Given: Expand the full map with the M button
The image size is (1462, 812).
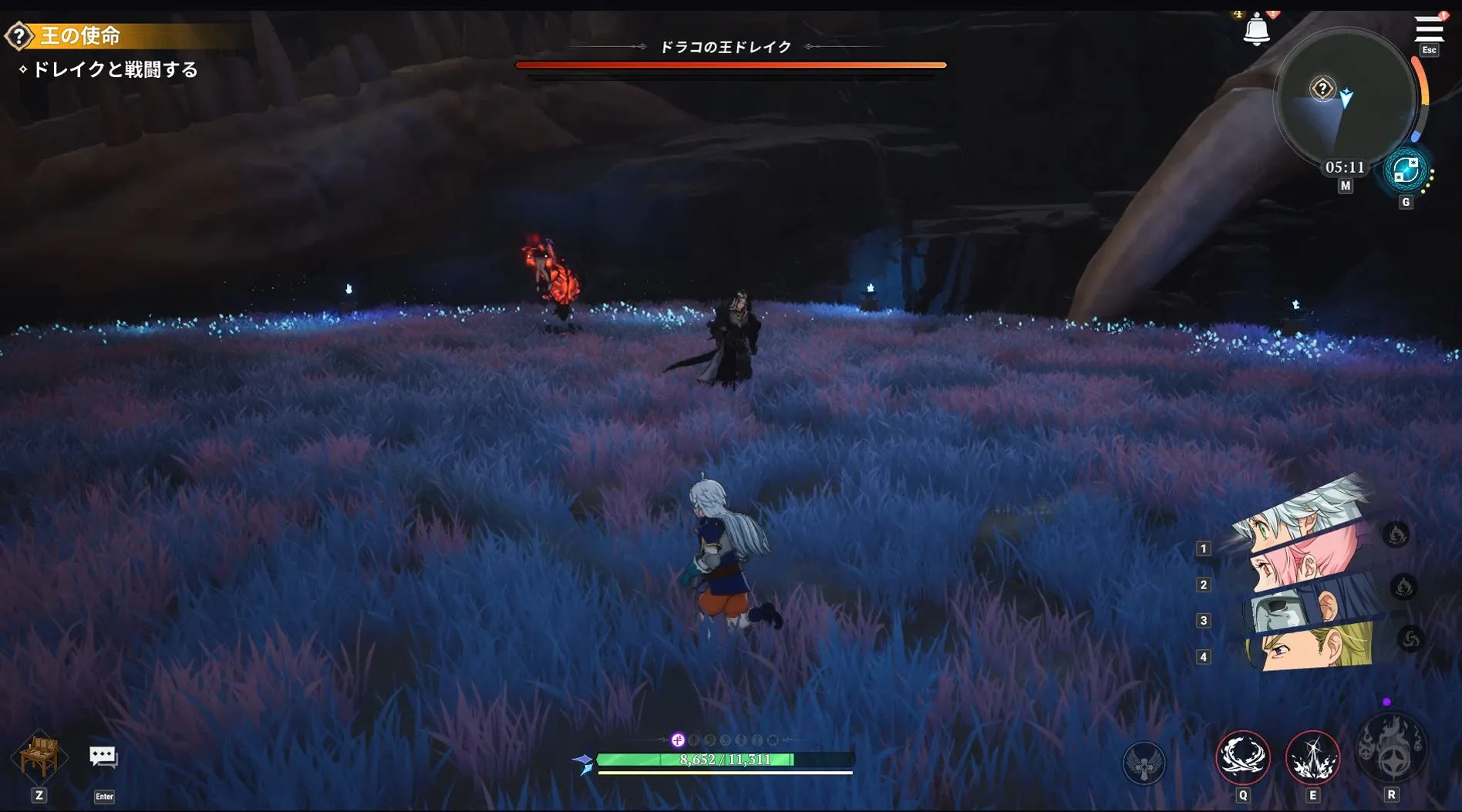Looking at the screenshot, I should tap(1344, 185).
